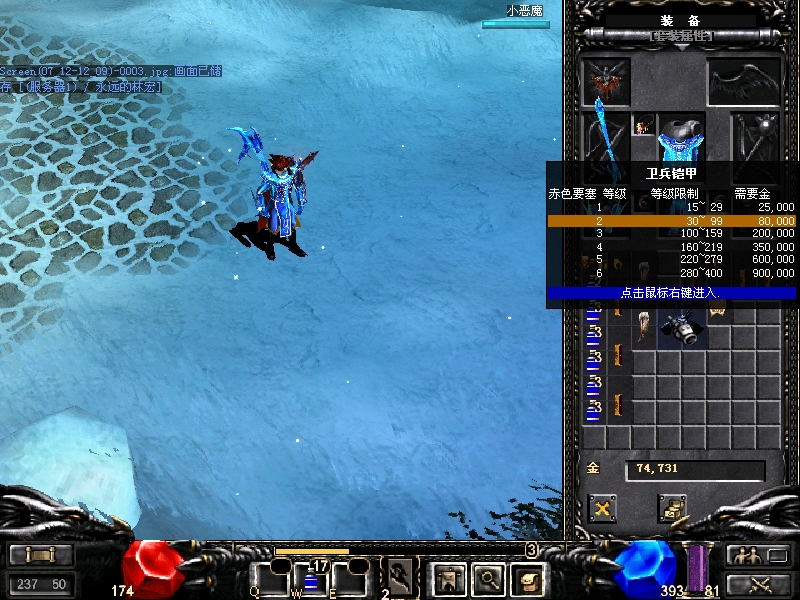Choose the level 1 row requiring 25,000 gold
The width and height of the screenshot is (800, 600).
(671, 207)
